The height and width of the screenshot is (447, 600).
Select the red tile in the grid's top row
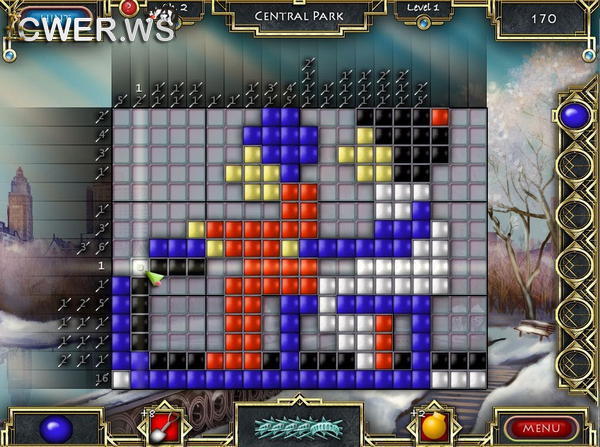click(439, 118)
